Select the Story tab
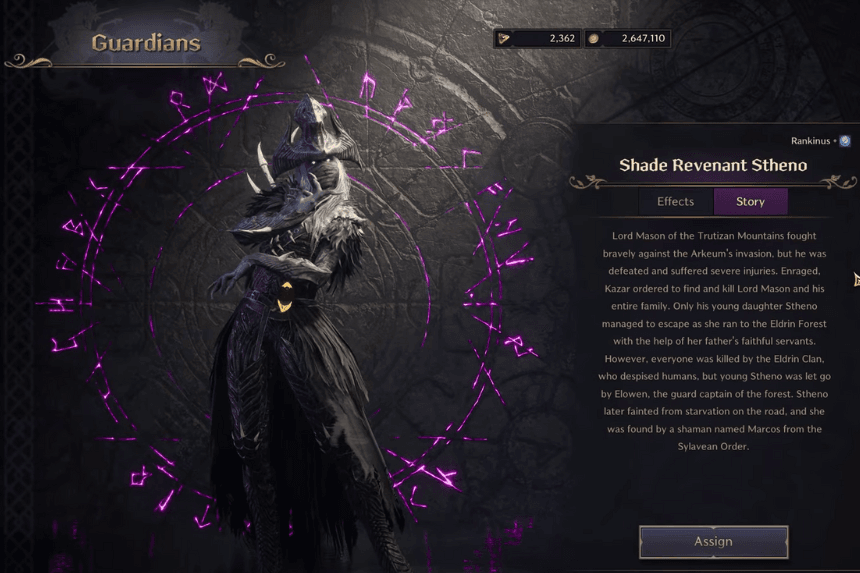Image resolution: width=860 pixels, height=573 pixels. [x=750, y=202]
